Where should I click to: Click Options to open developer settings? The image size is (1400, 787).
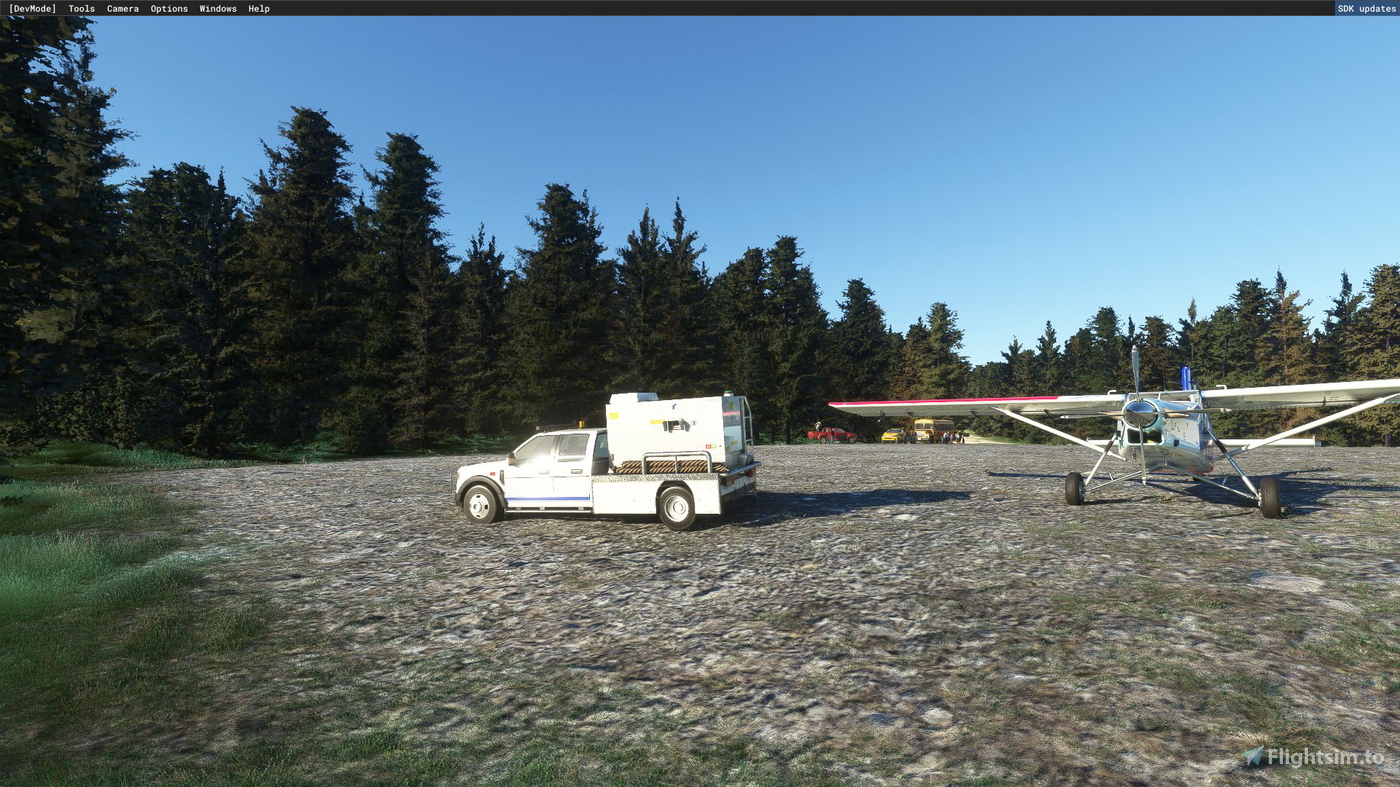pyautogui.click(x=168, y=8)
